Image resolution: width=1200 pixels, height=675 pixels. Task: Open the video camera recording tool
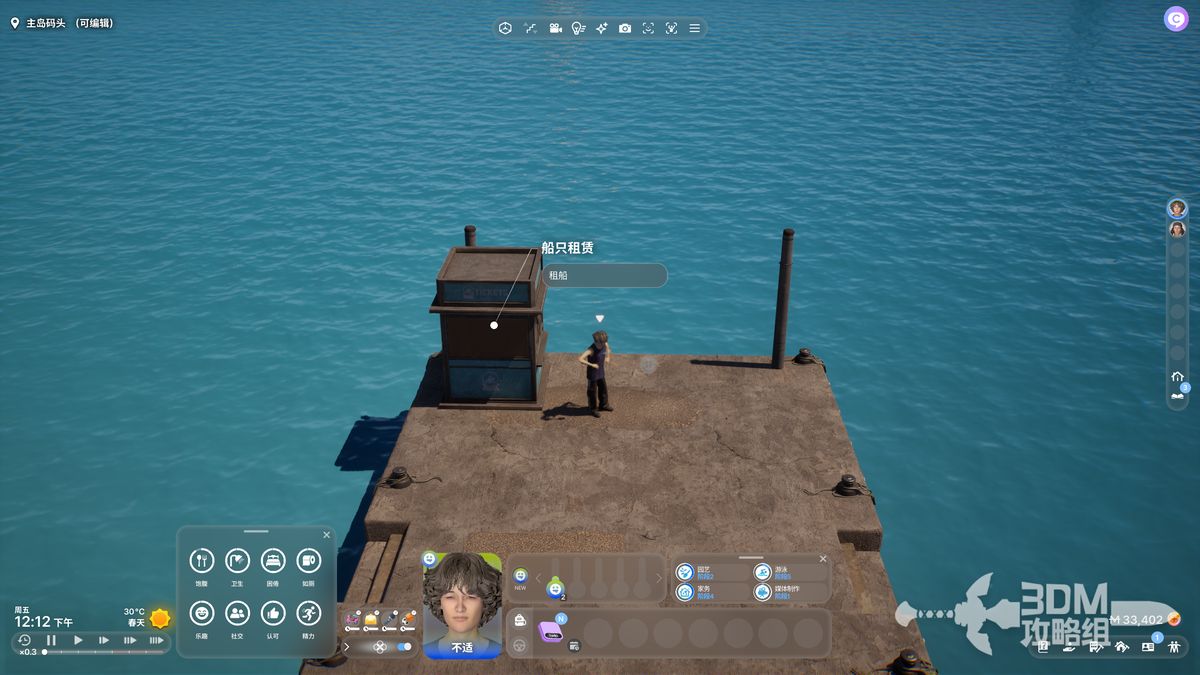click(x=555, y=28)
